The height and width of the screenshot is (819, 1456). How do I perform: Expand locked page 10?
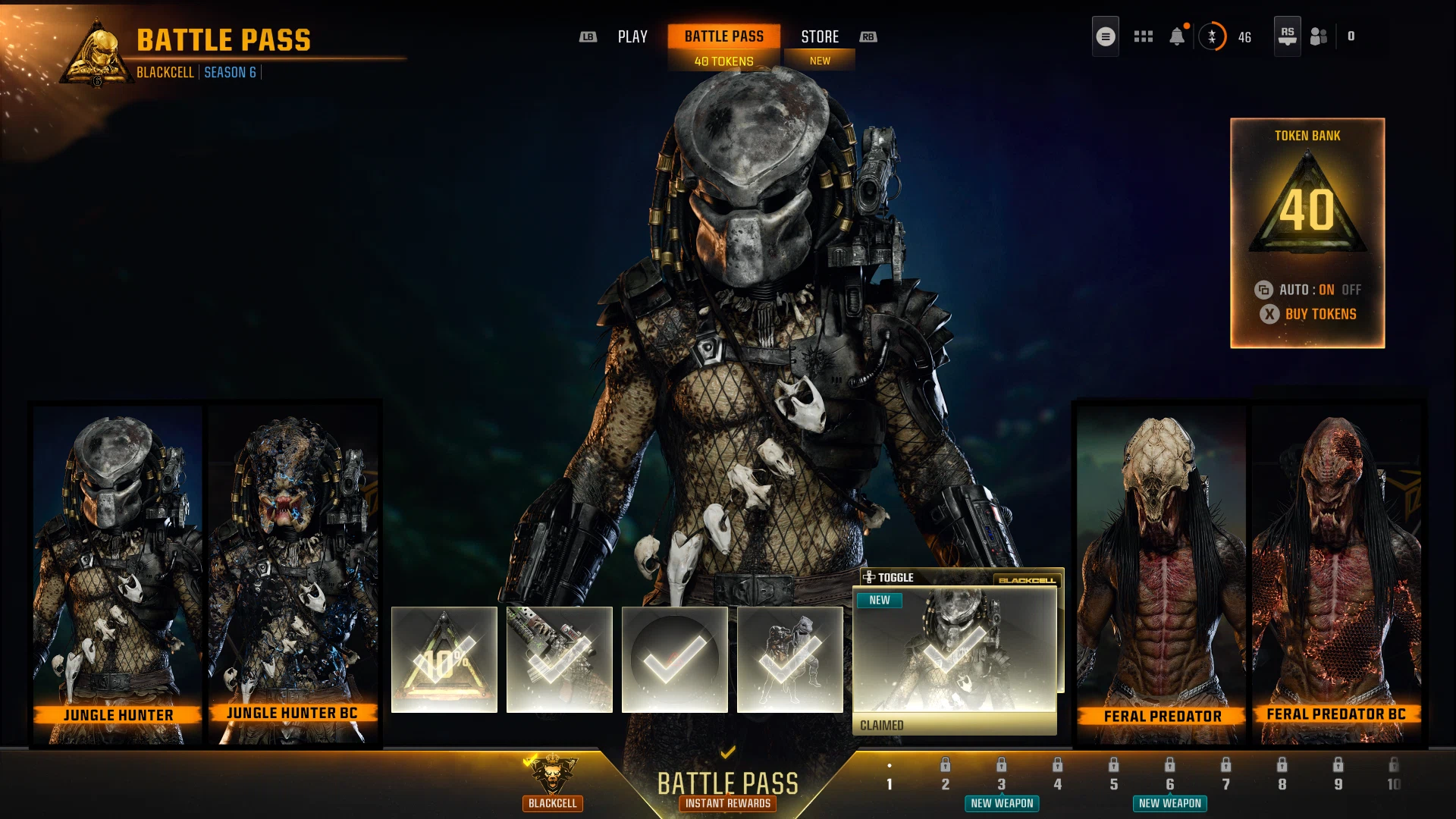click(x=1394, y=785)
